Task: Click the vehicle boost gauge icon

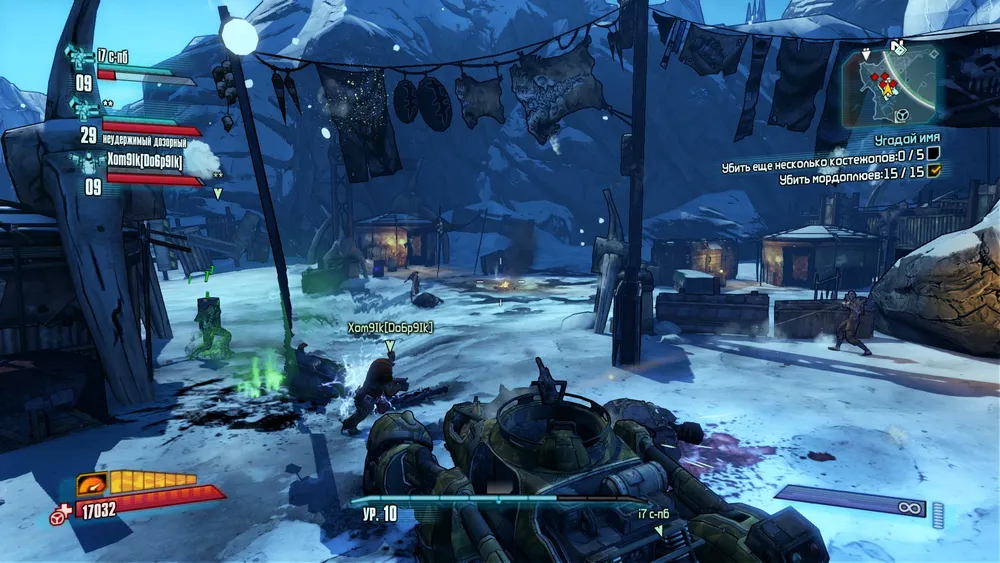Action: point(92,485)
